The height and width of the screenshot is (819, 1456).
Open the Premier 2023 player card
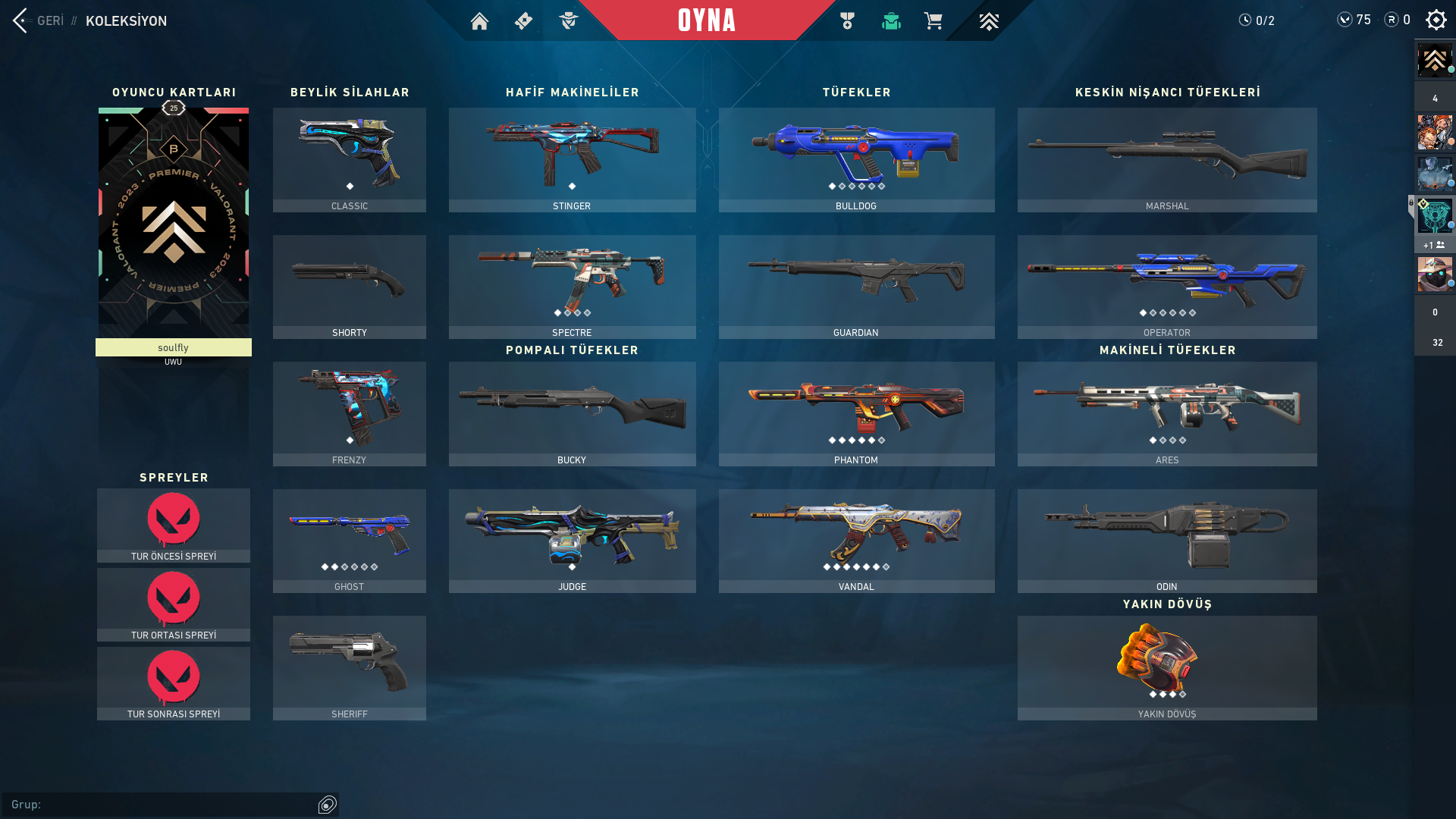pos(174,224)
